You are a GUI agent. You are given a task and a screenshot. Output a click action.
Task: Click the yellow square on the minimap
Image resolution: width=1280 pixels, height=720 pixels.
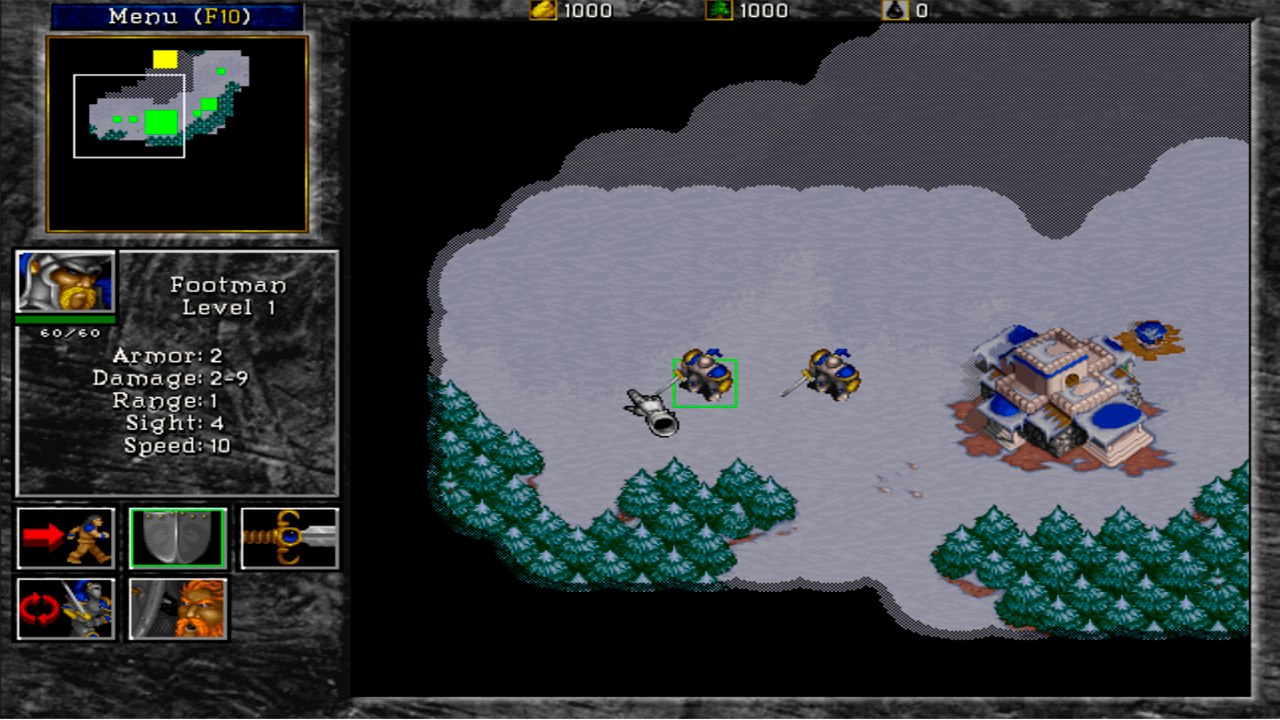[165, 59]
